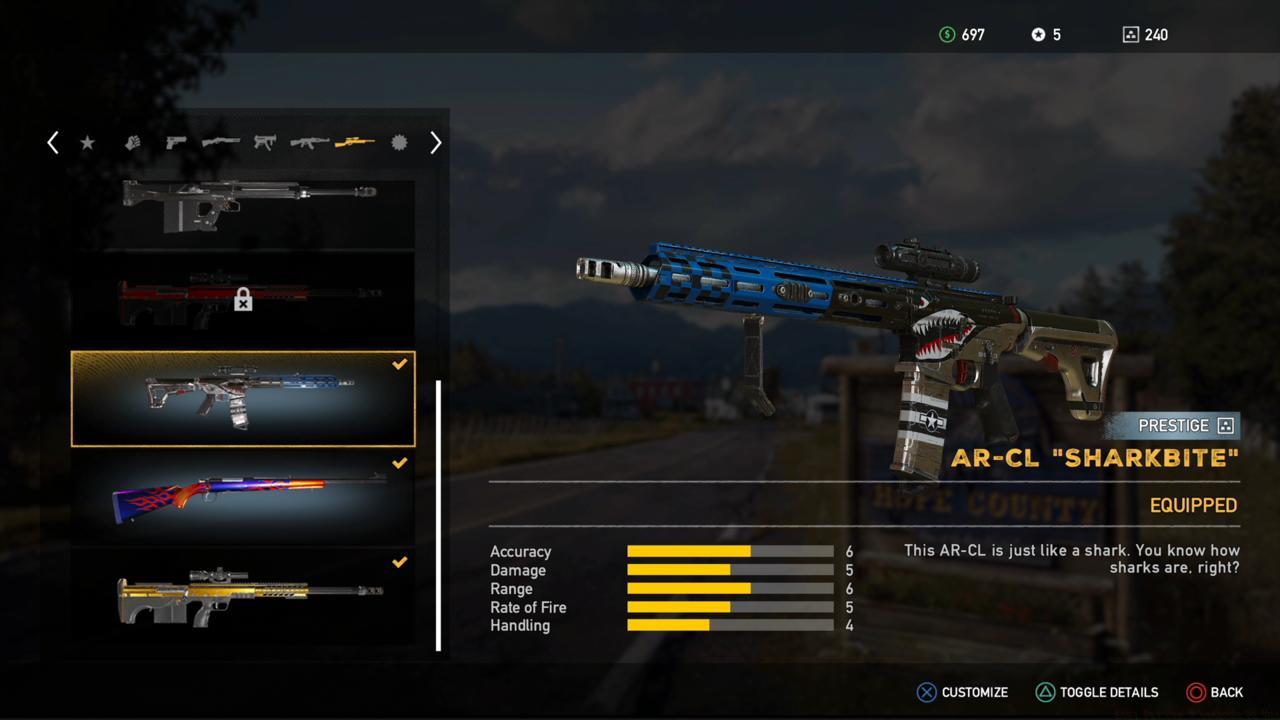Viewport: 1280px width, 720px height.
Task: Click the Customize option
Action: (962, 692)
